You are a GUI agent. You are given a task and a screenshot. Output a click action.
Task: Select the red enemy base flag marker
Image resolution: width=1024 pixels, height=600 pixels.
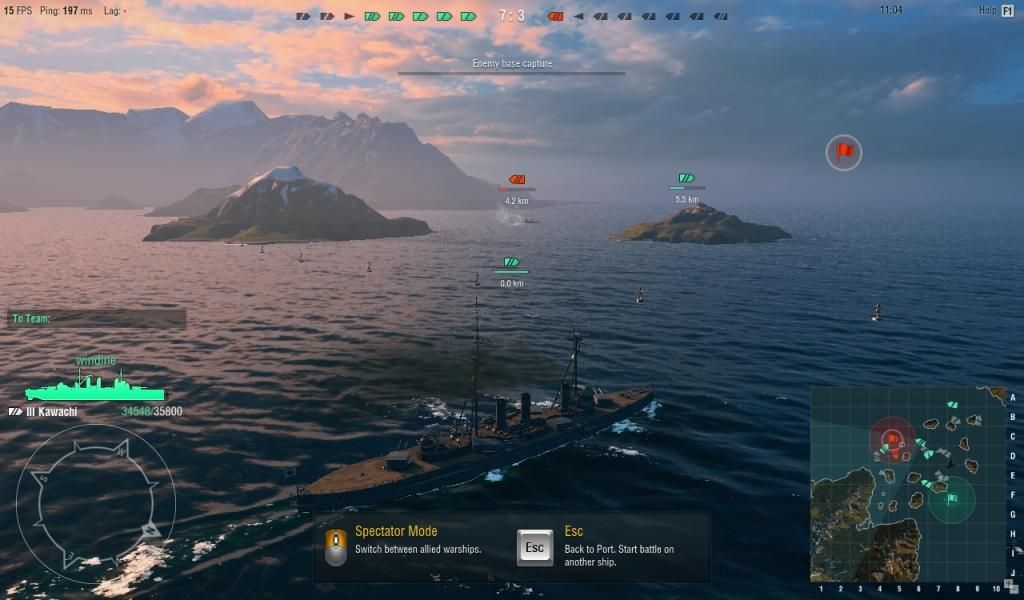[x=844, y=153]
